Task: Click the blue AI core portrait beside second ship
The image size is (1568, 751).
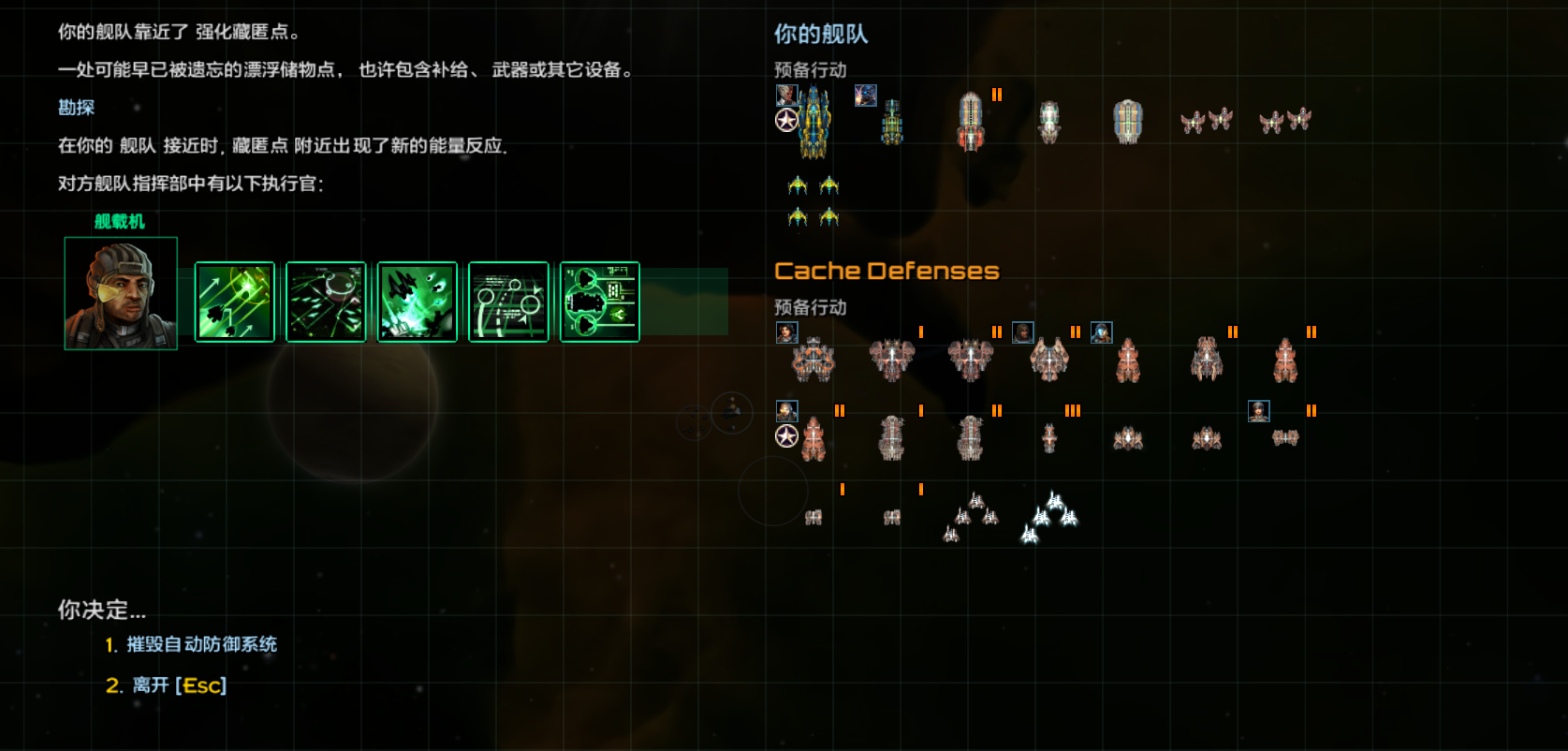Action: pyautogui.click(x=866, y=96)
